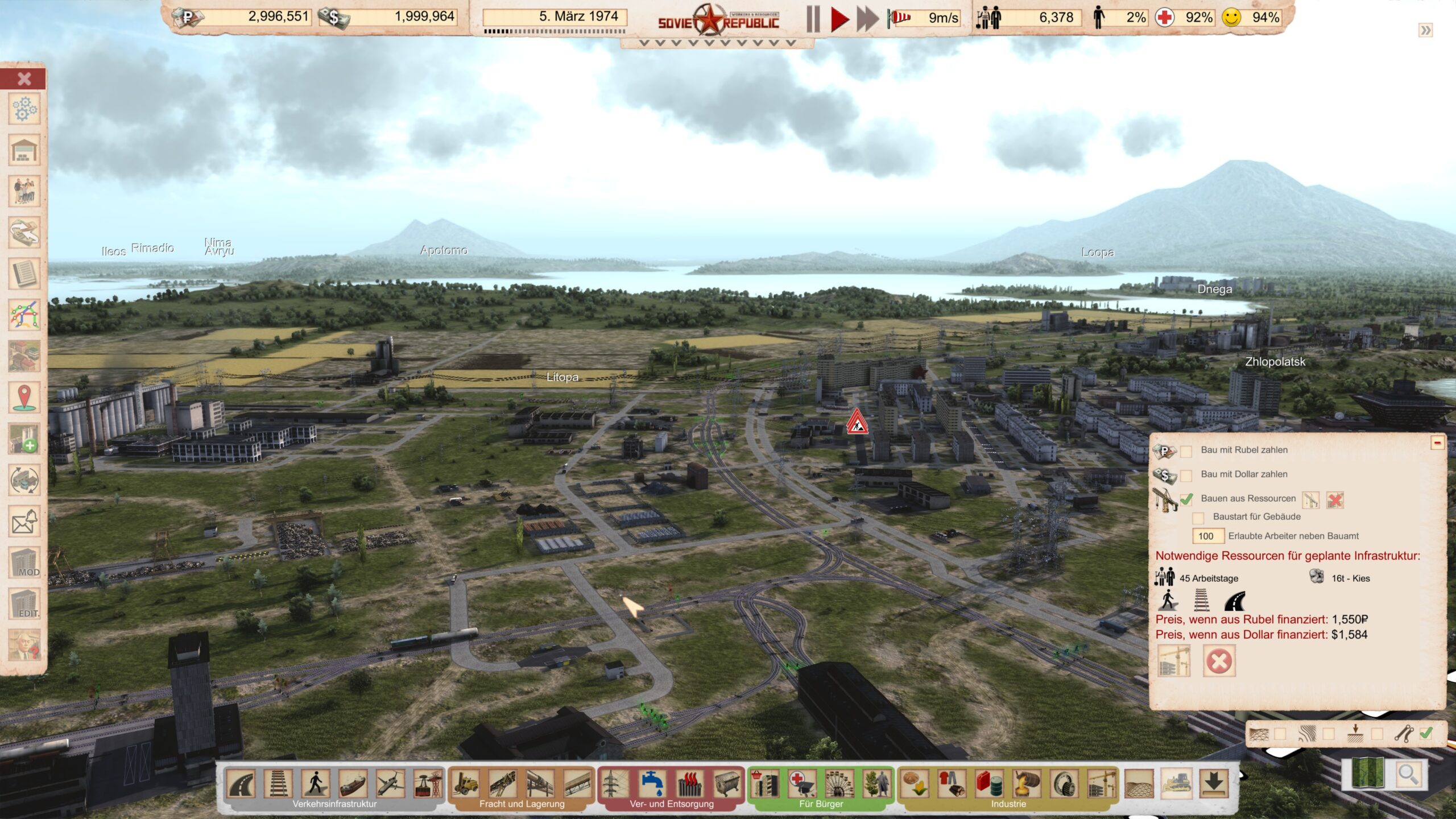Cancel construction with the red X button

pos(1219,661)
